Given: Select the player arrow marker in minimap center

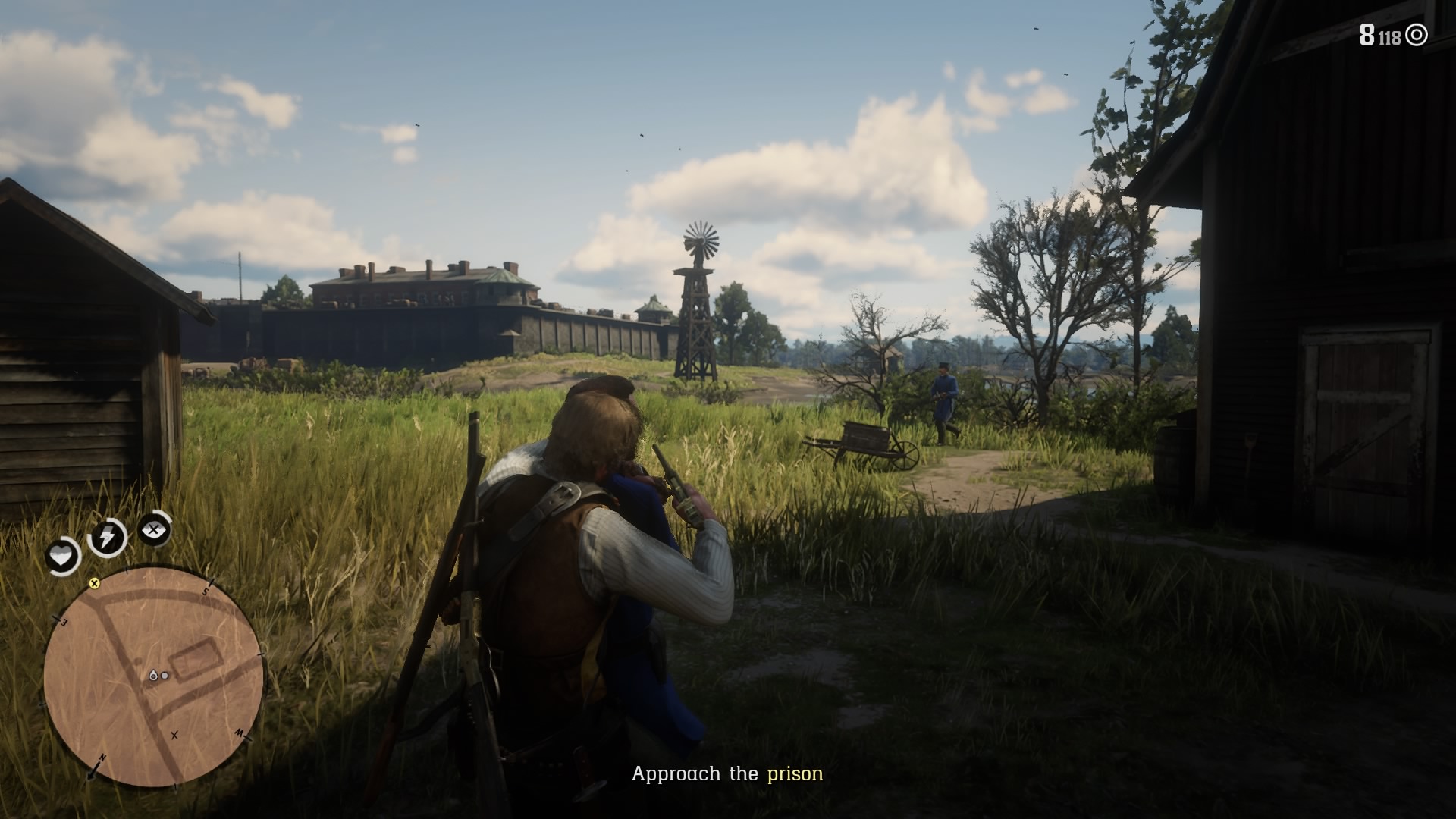Looking at the screenshot, I should pyautogui.click(x=155, y=675).
